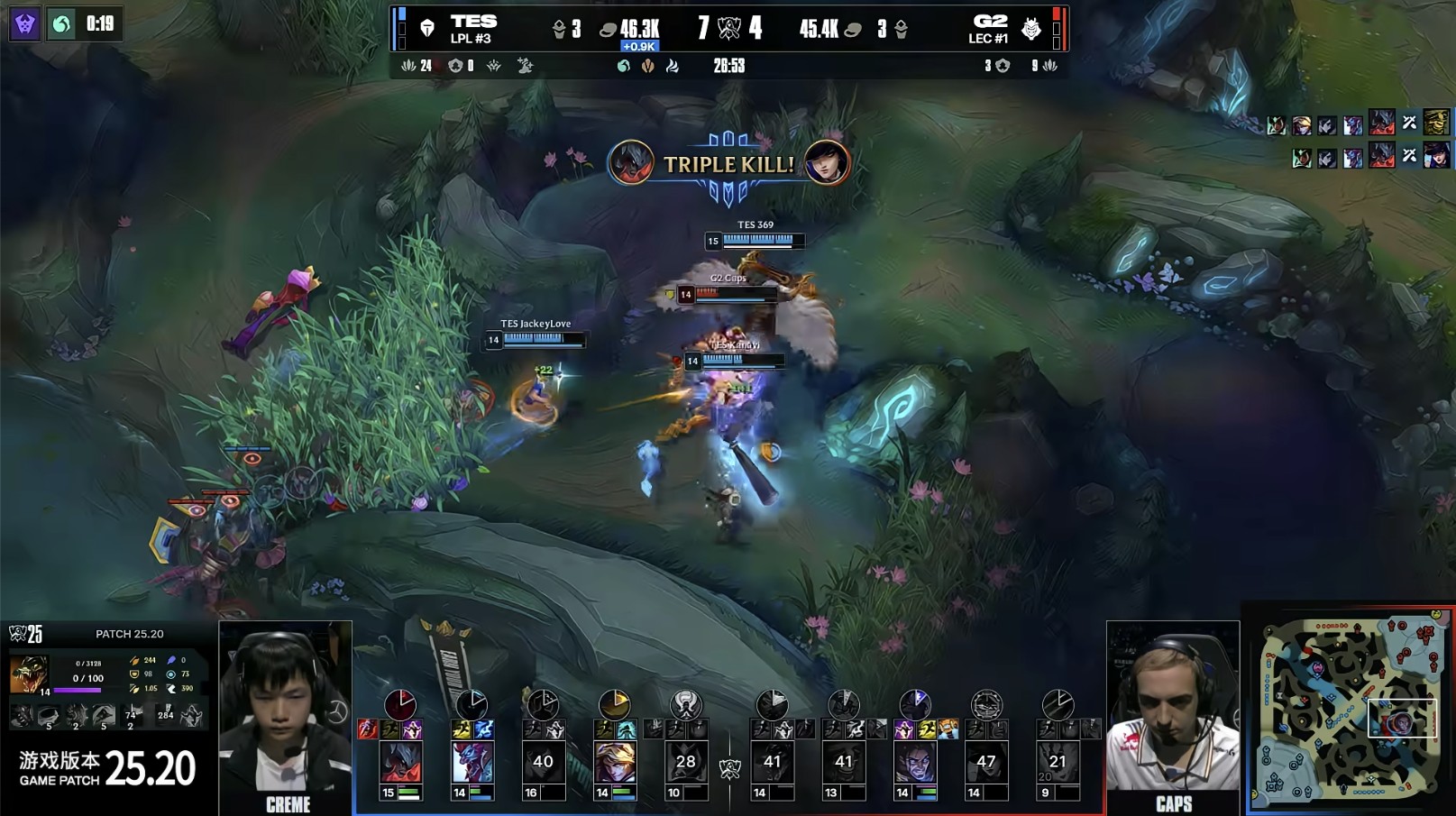
Task: Click the yellow Renekton victim icon in the kill feed
Action: (1435, 122)
